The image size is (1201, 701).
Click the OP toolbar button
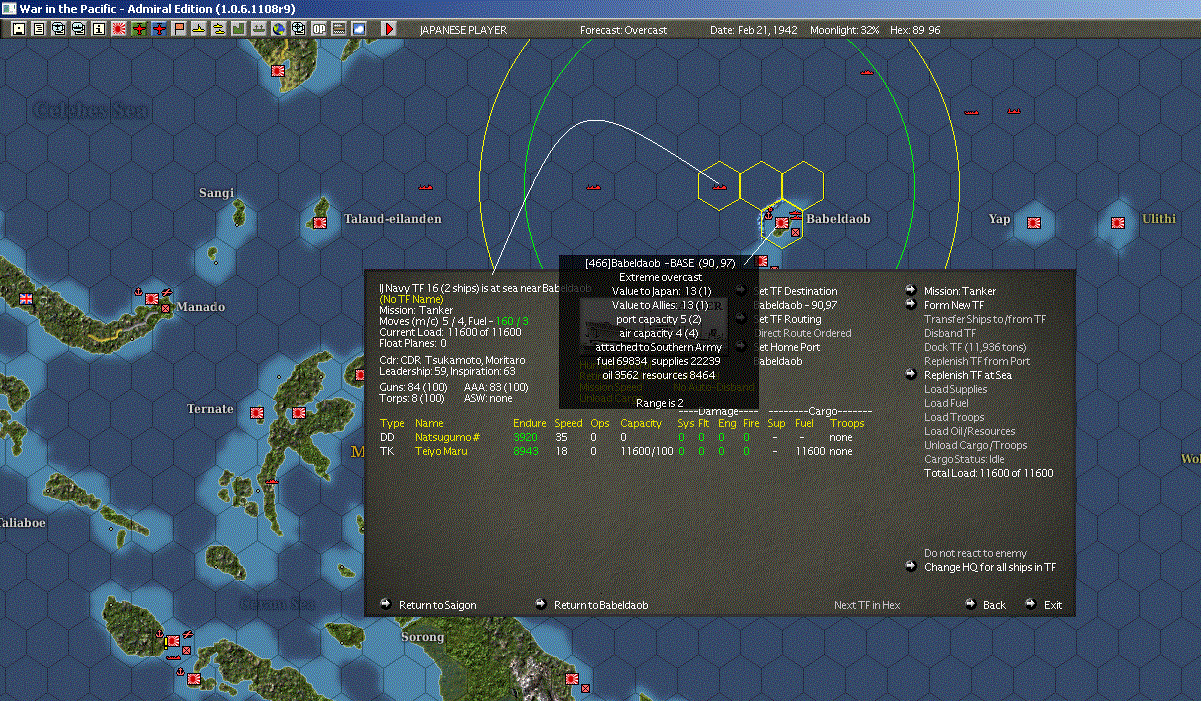click(318, 29)
